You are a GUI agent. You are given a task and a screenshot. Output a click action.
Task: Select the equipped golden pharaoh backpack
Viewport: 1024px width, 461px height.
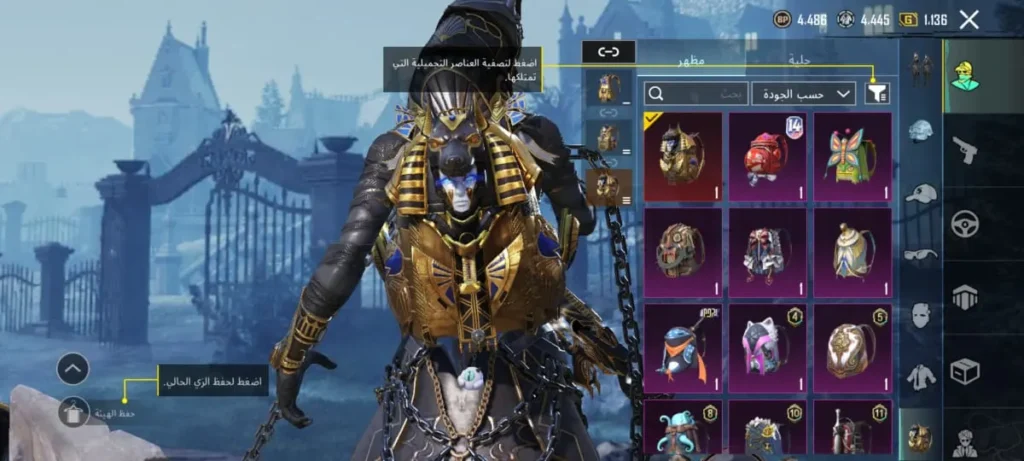[683, 156]
